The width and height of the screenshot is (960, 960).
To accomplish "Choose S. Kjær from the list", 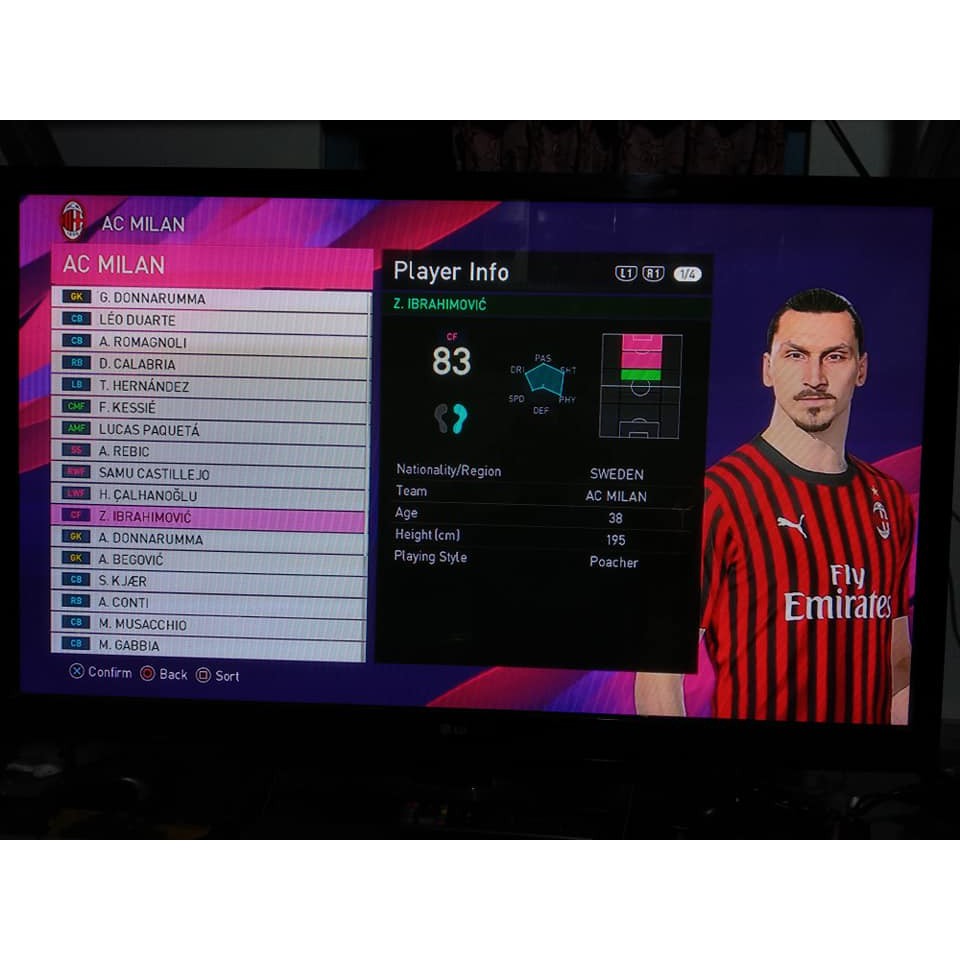I will (x=211, y=580).
